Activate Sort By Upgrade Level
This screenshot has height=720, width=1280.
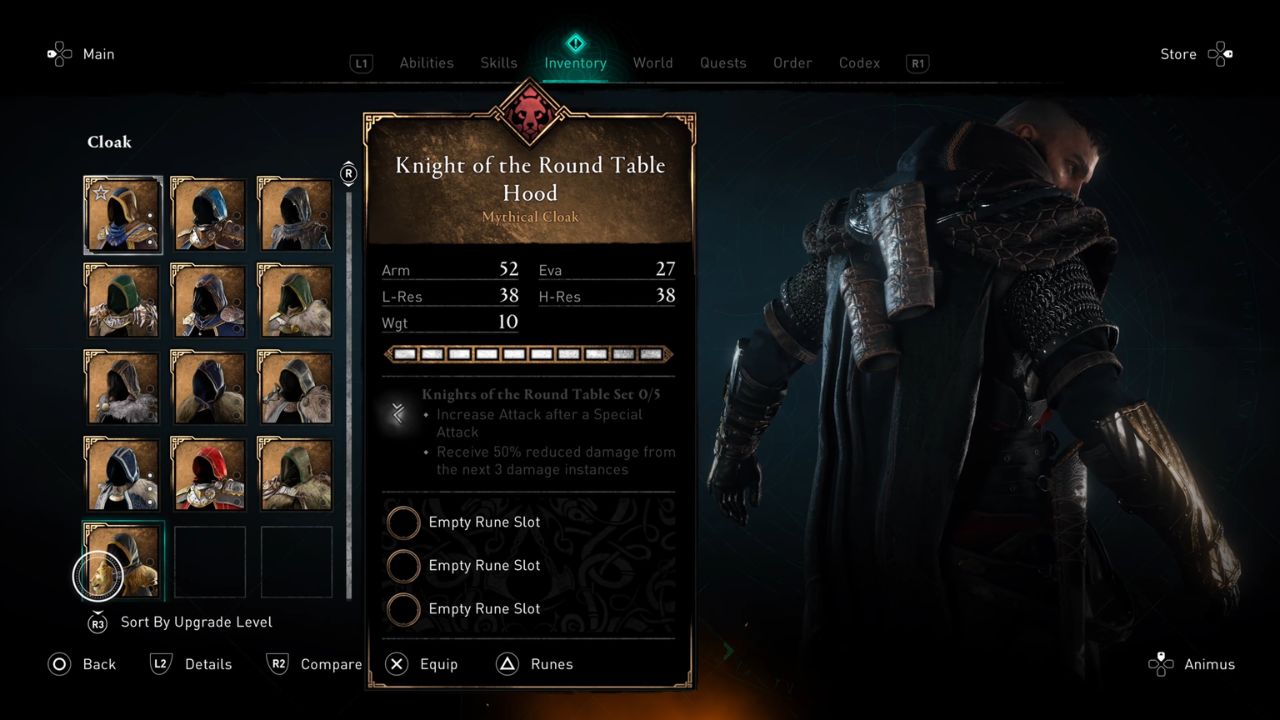(97, 622)
